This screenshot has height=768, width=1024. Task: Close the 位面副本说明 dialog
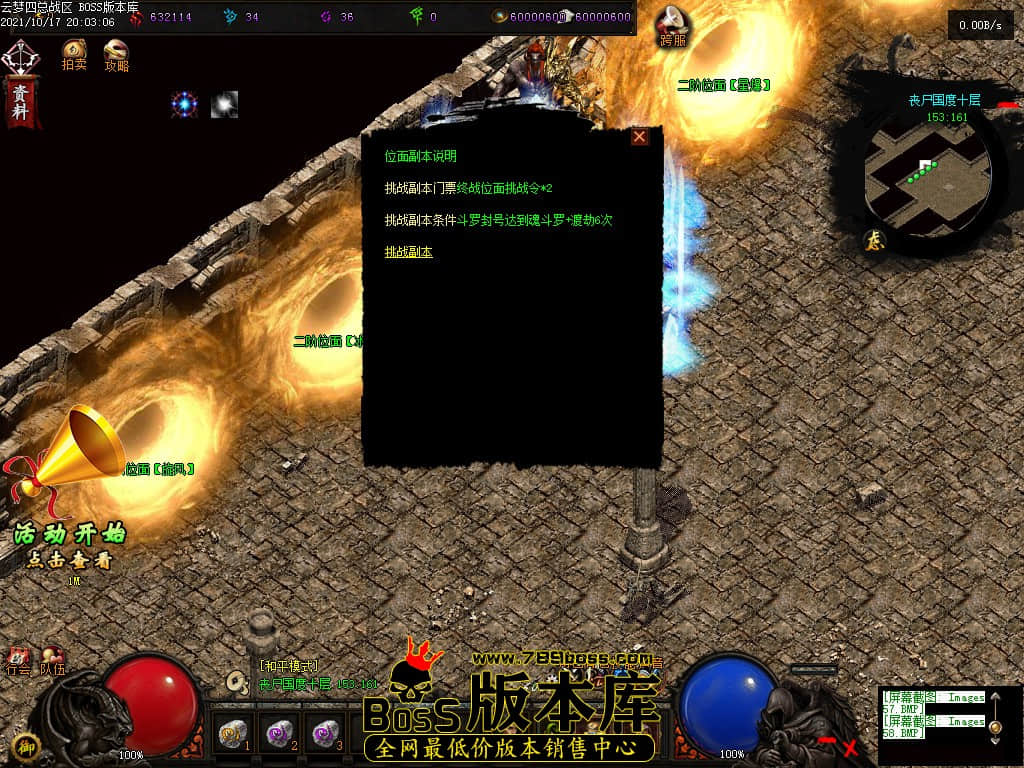(x=639, y=137)
